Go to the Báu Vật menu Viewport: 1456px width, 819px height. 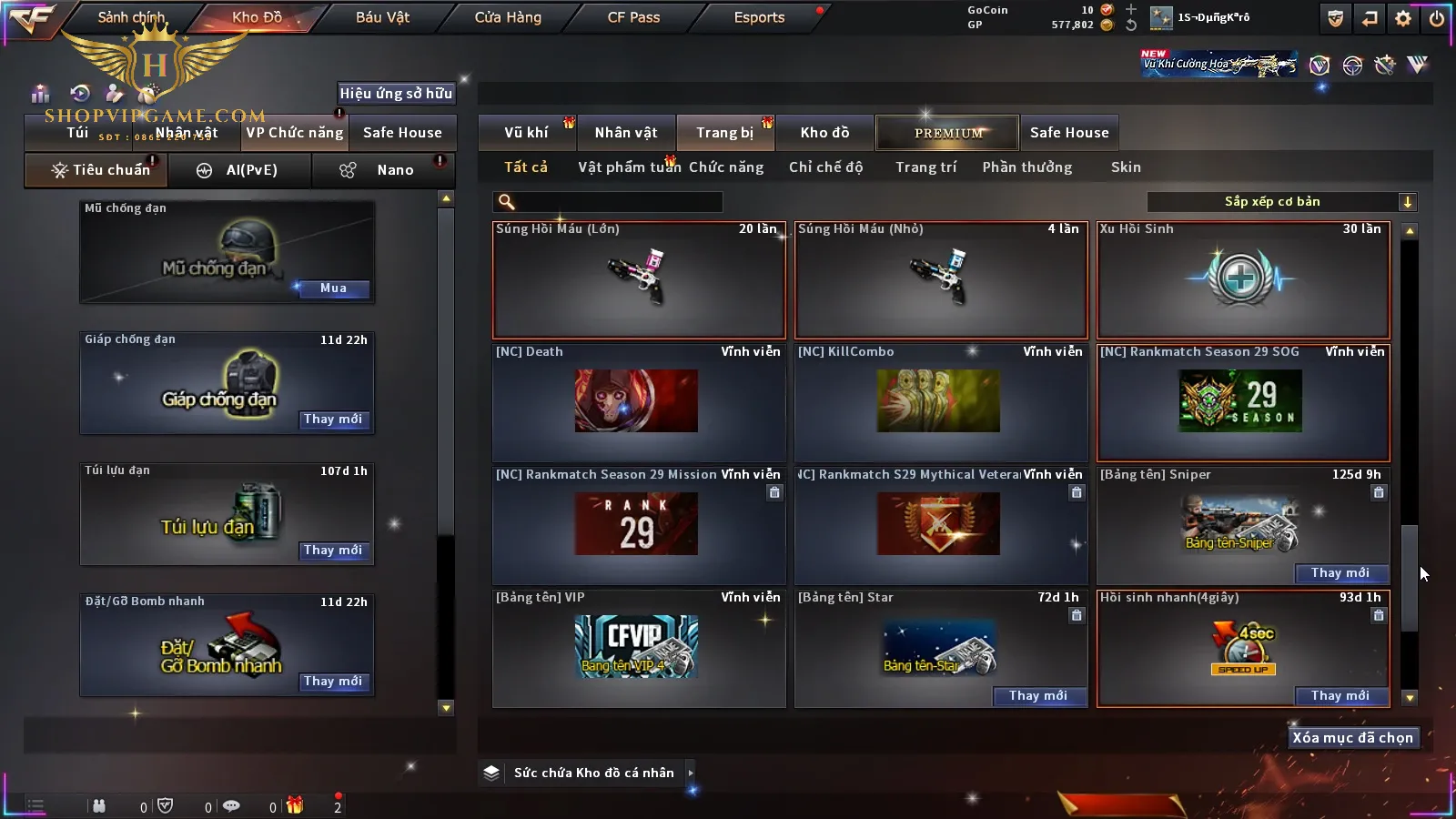(382, 17)
